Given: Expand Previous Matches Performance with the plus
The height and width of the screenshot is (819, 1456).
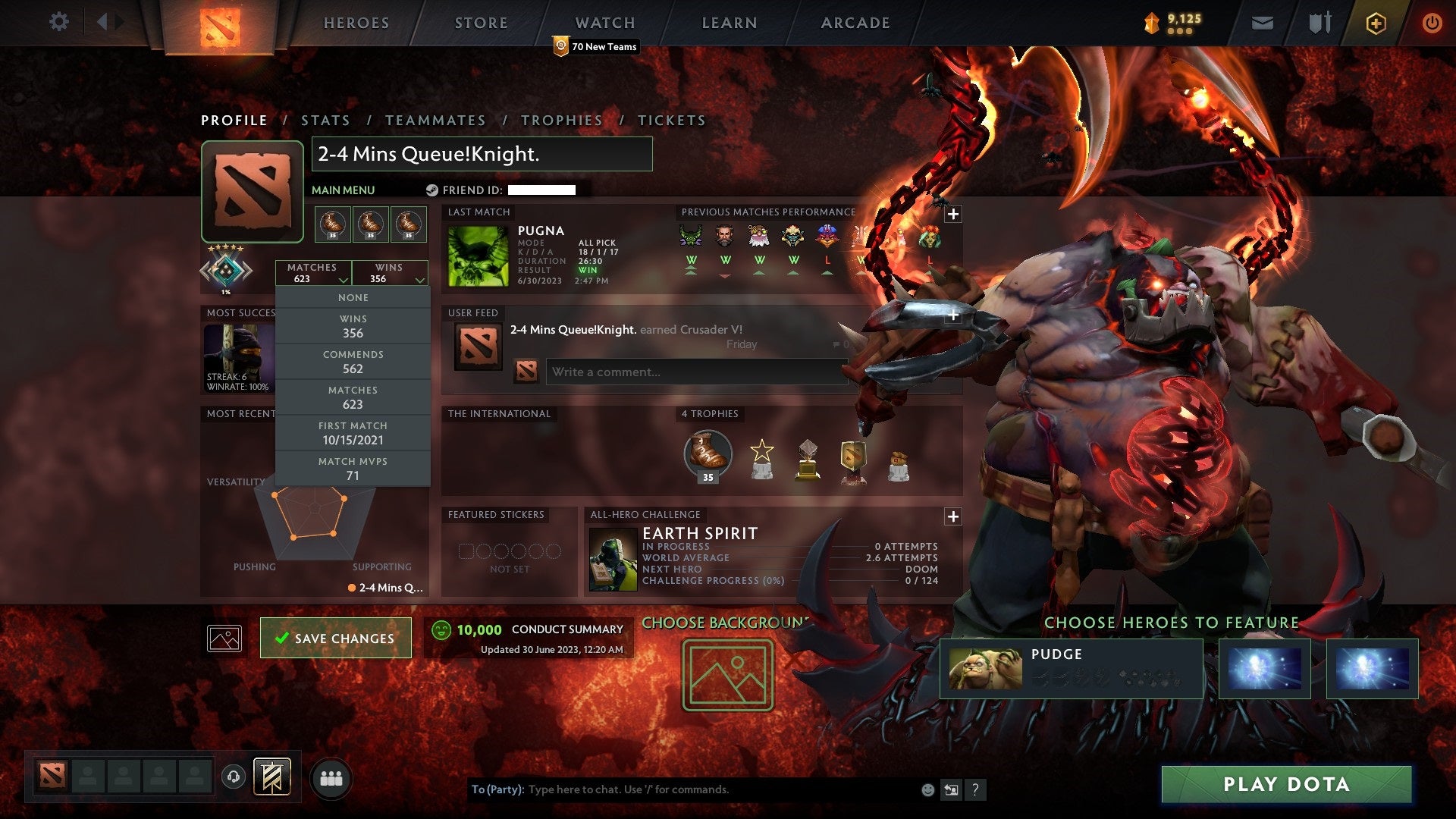Looking at the screenshot, I should tap(951, 213).
